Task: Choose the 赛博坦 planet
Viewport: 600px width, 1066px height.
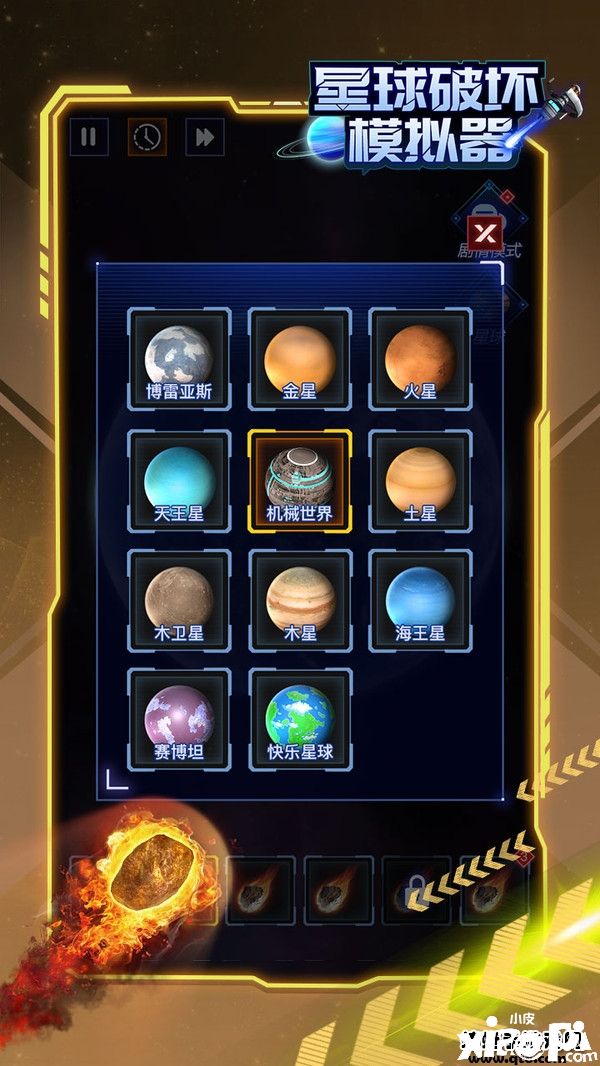Action: (179, 719)
